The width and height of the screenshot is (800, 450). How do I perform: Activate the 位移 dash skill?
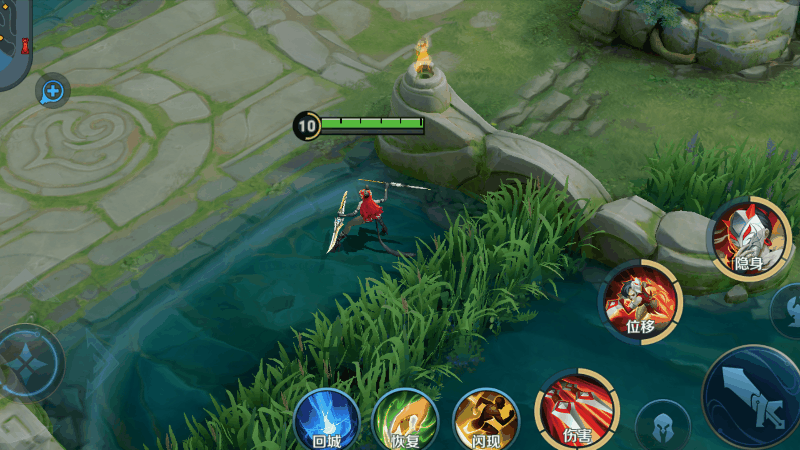[640, 300]
